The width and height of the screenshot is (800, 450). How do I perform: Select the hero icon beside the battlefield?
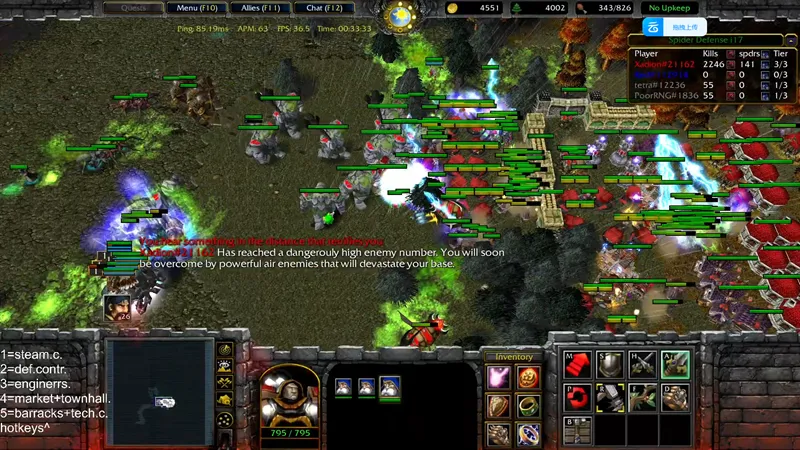point(117,309)
